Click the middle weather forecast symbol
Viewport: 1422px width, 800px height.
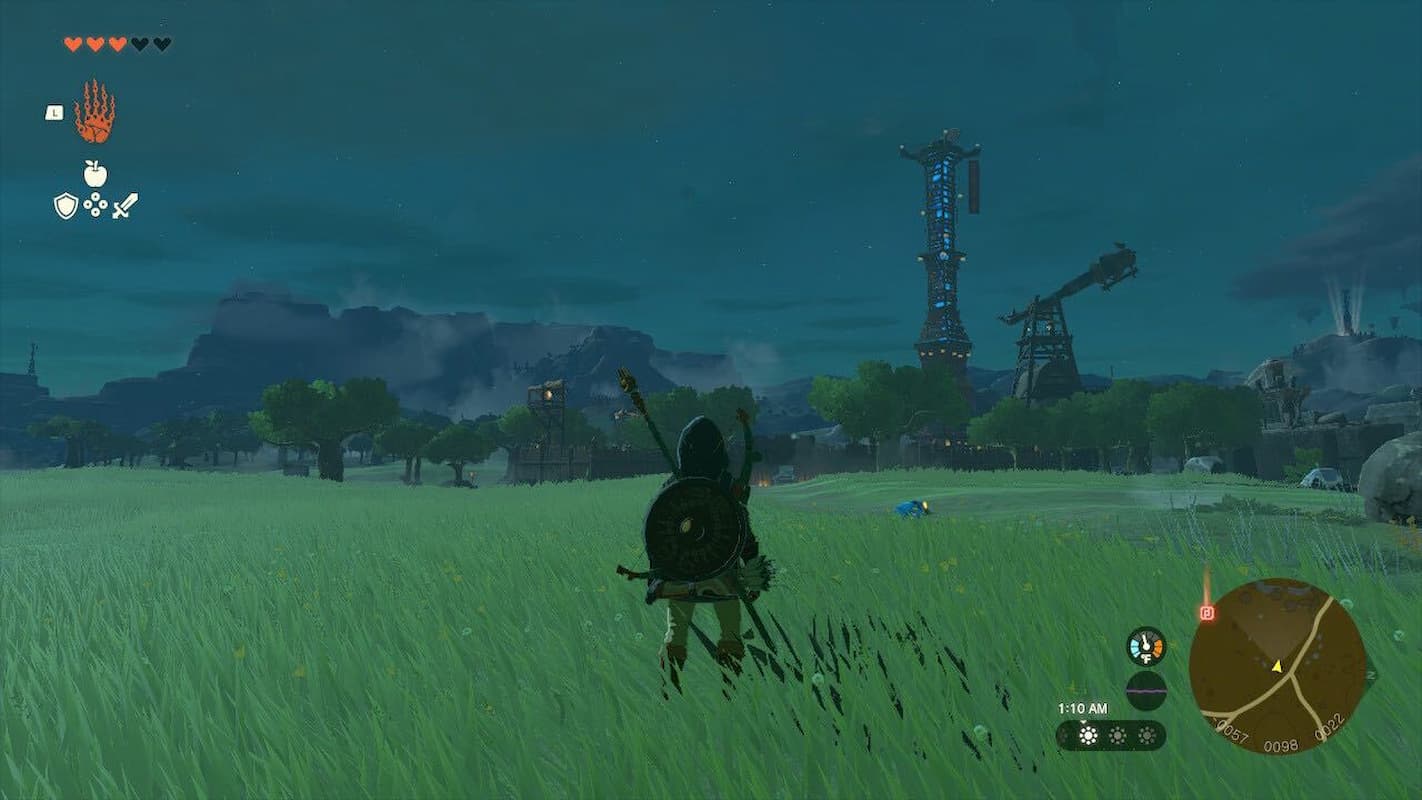1117,735
